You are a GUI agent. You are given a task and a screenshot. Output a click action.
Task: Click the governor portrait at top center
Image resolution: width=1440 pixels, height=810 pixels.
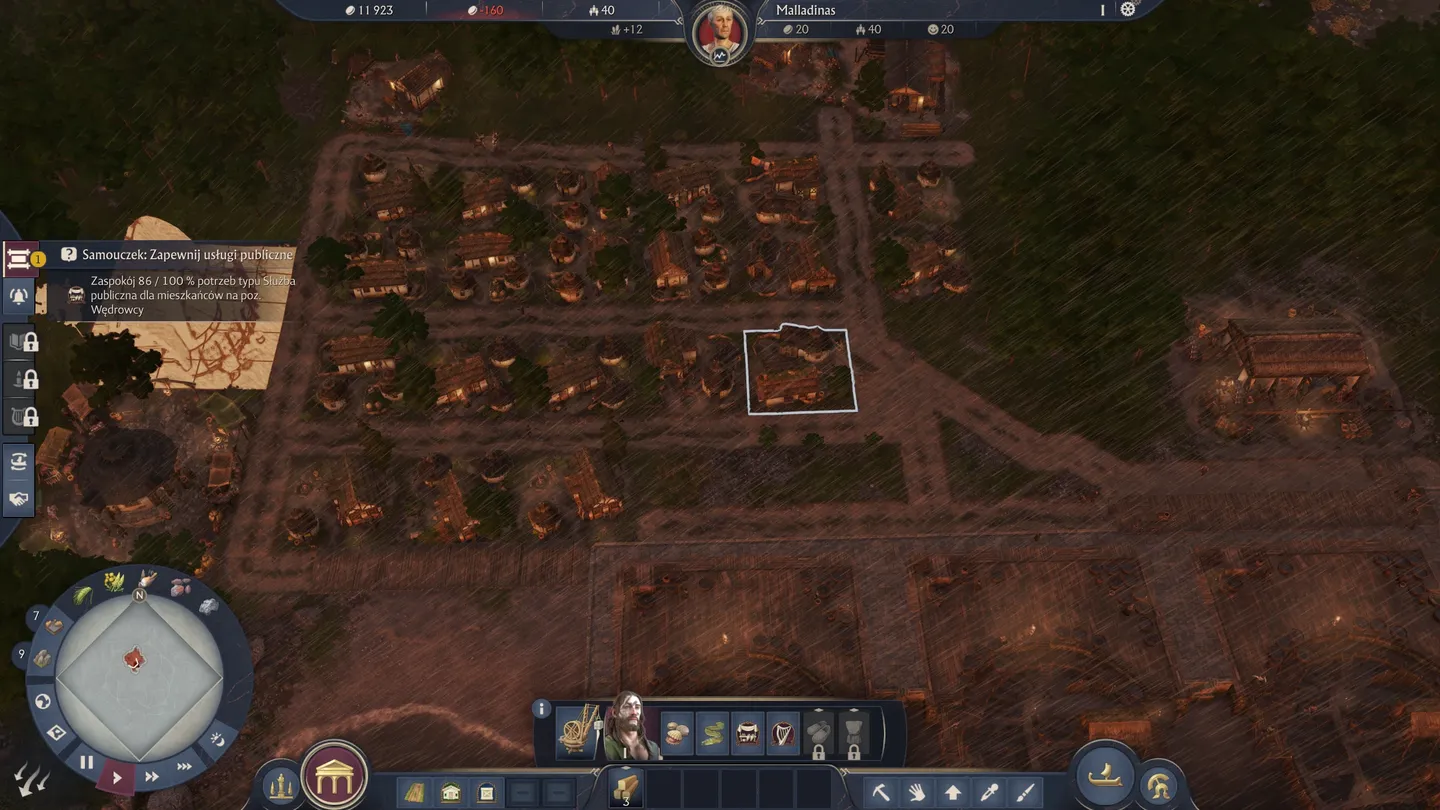point(719,32)
